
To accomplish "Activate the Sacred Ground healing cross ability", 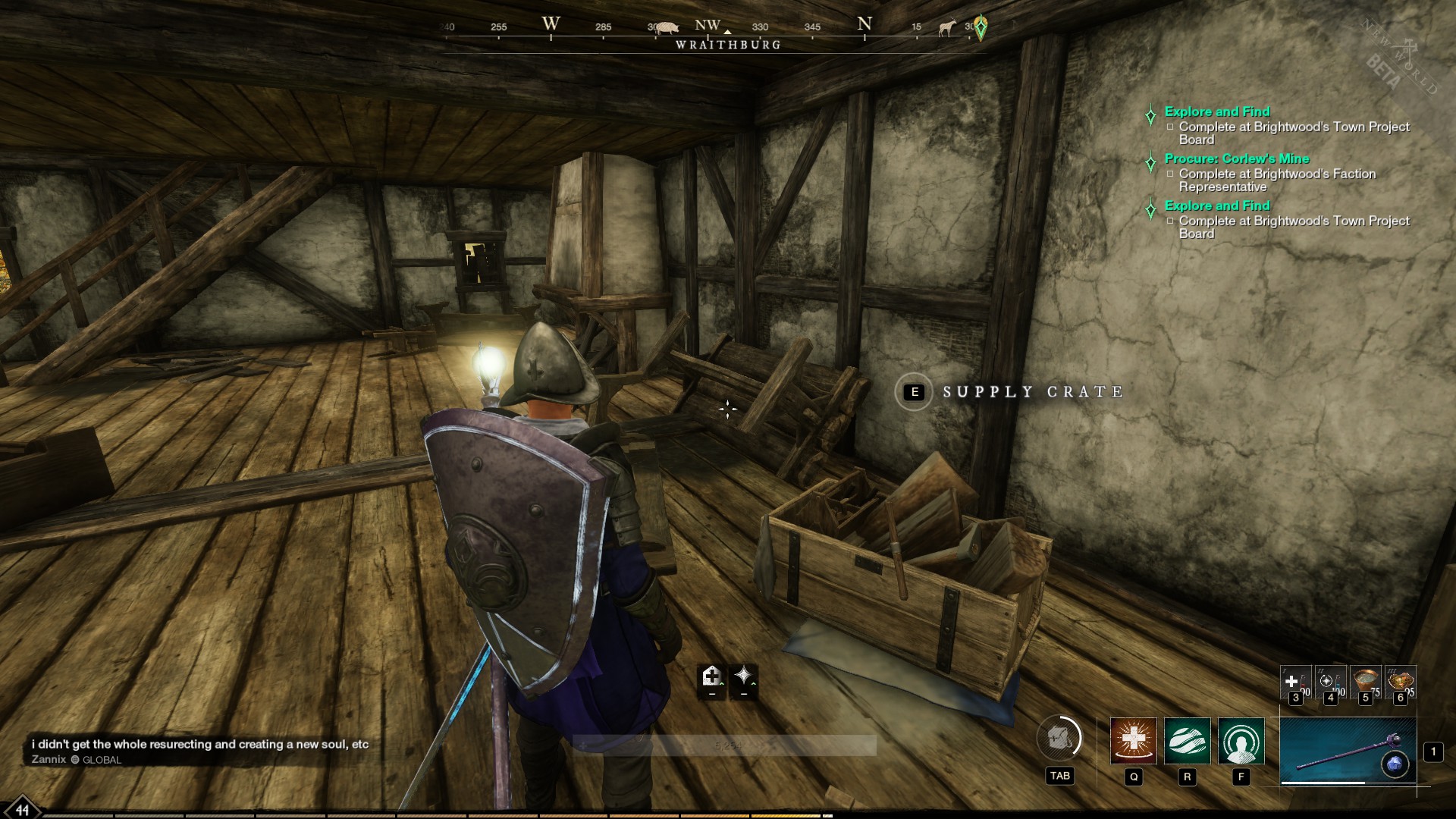I will (1133, 740).
